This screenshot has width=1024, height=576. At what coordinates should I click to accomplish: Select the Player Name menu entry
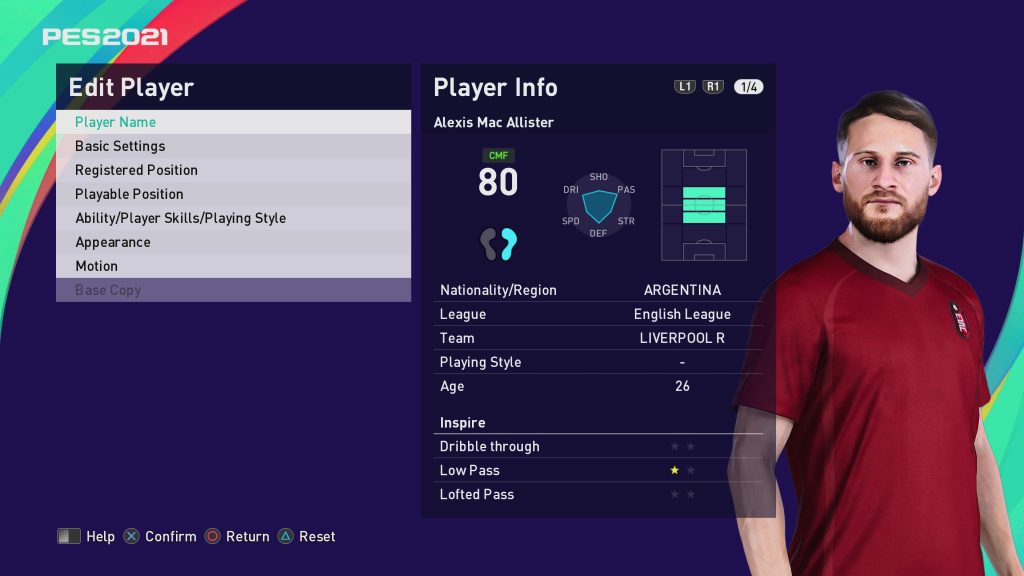[233, 122]
